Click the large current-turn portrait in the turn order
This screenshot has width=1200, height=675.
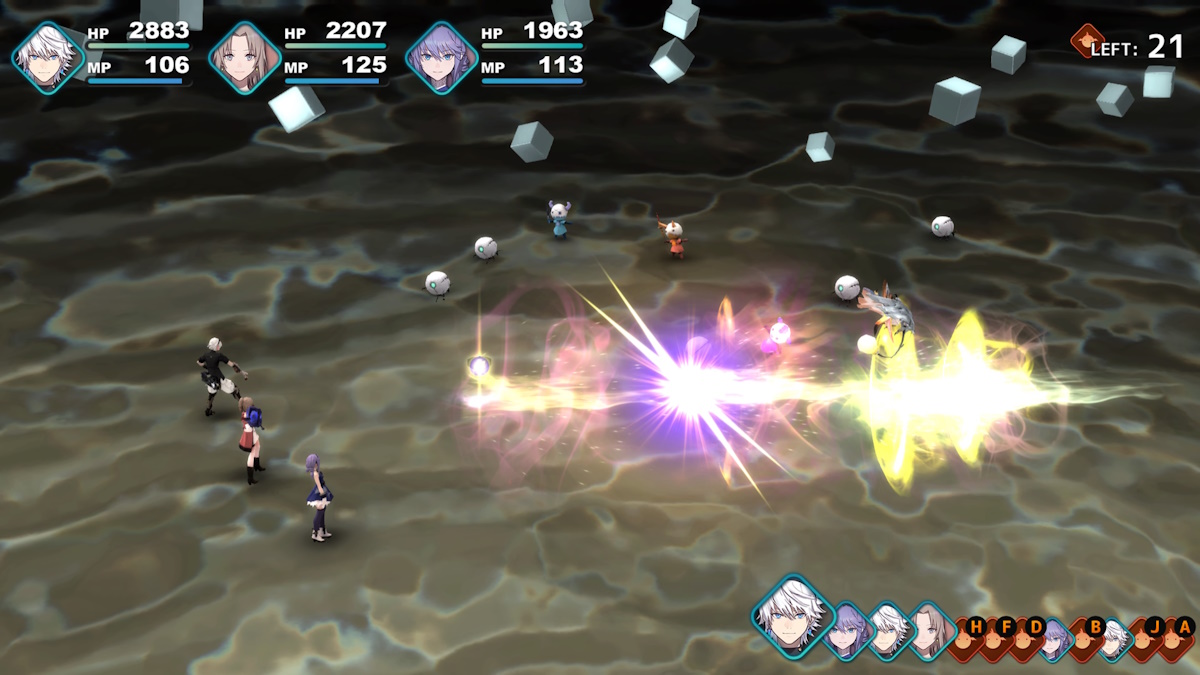pyautogui.click(x=793, y=614)
